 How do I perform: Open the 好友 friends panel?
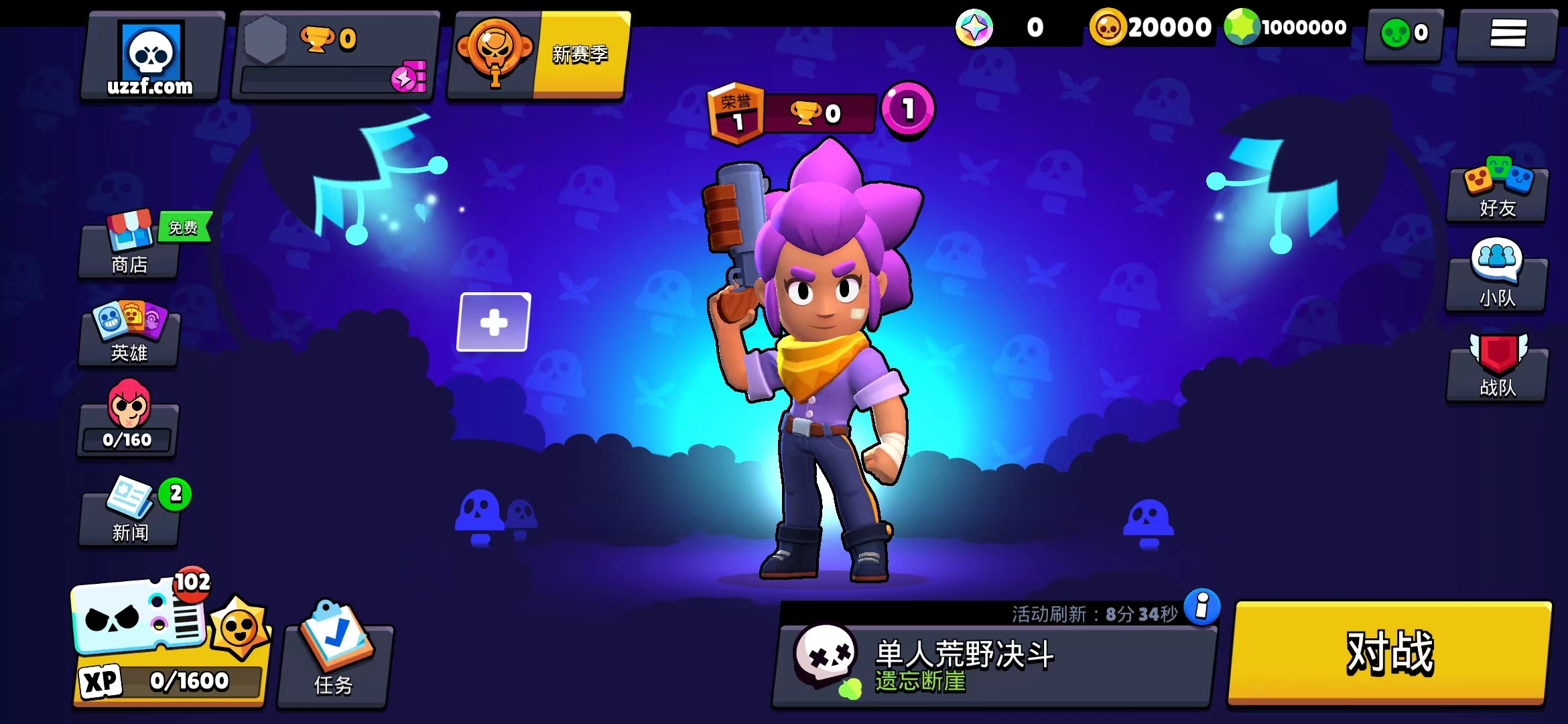click(1496, 194)
